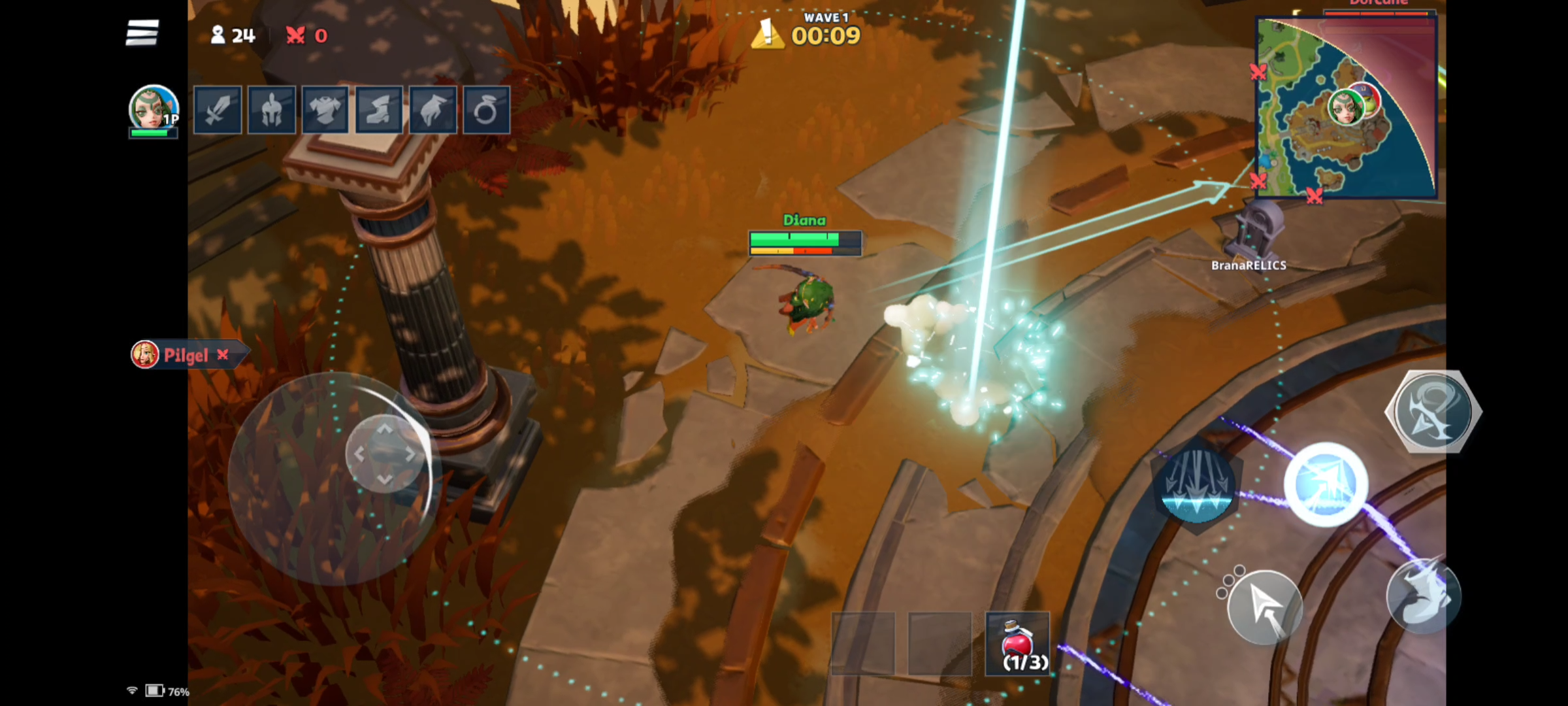Screen dimensions: 1568x706
Task: Open the island minimap
Action: (x=1346, y=108)
